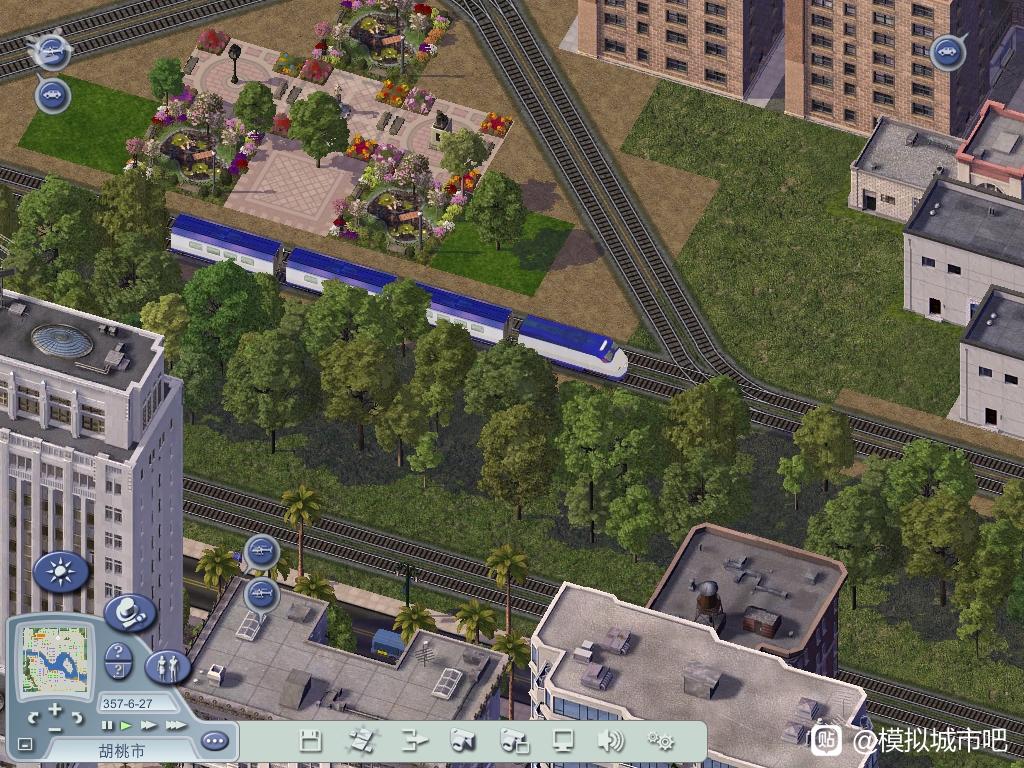Viewport: 1024px width, 768px height.
Task: Save the city with the floppy disk icon
Action: (311, 741)
